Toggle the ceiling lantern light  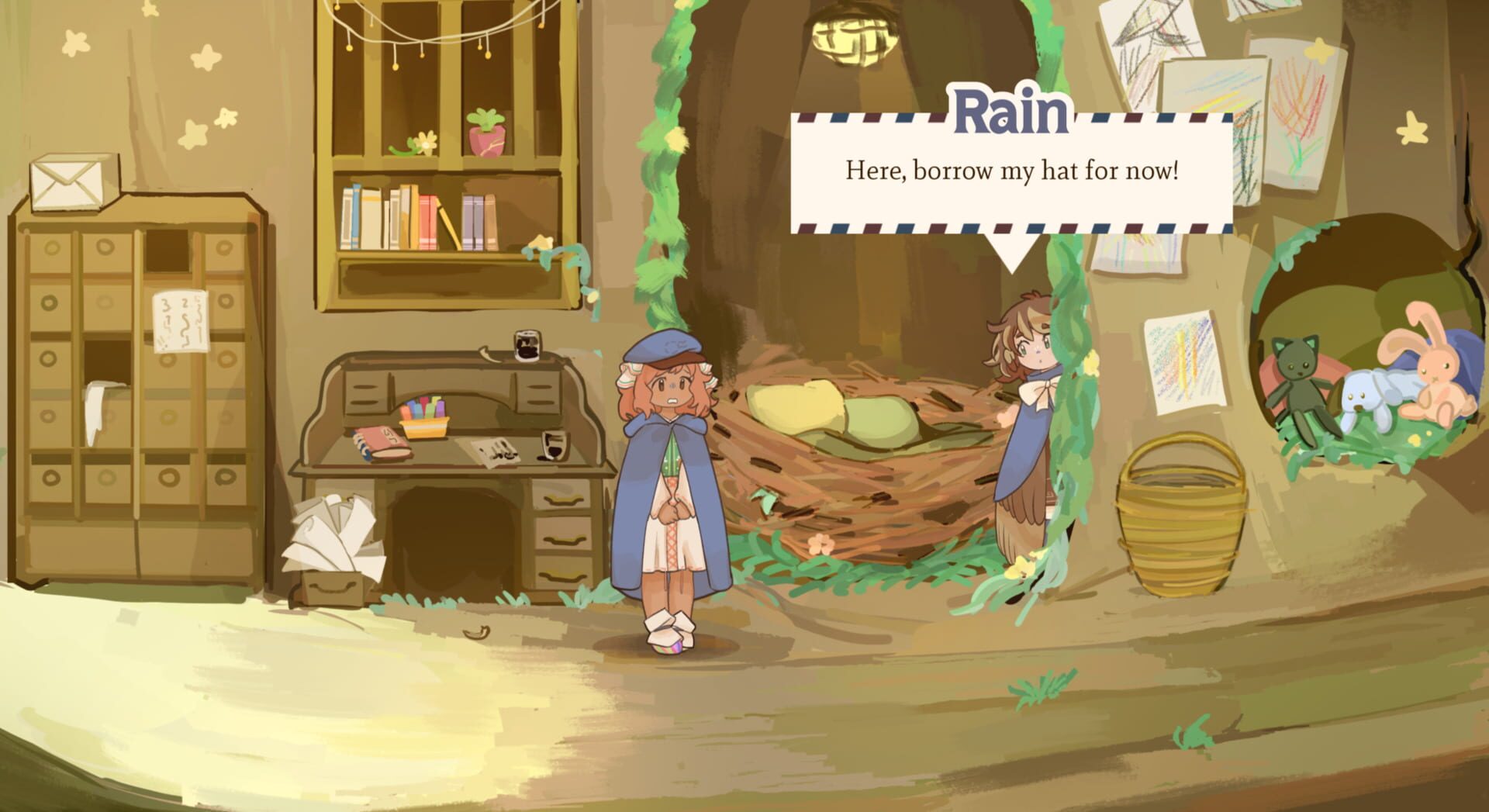point(855,43)
